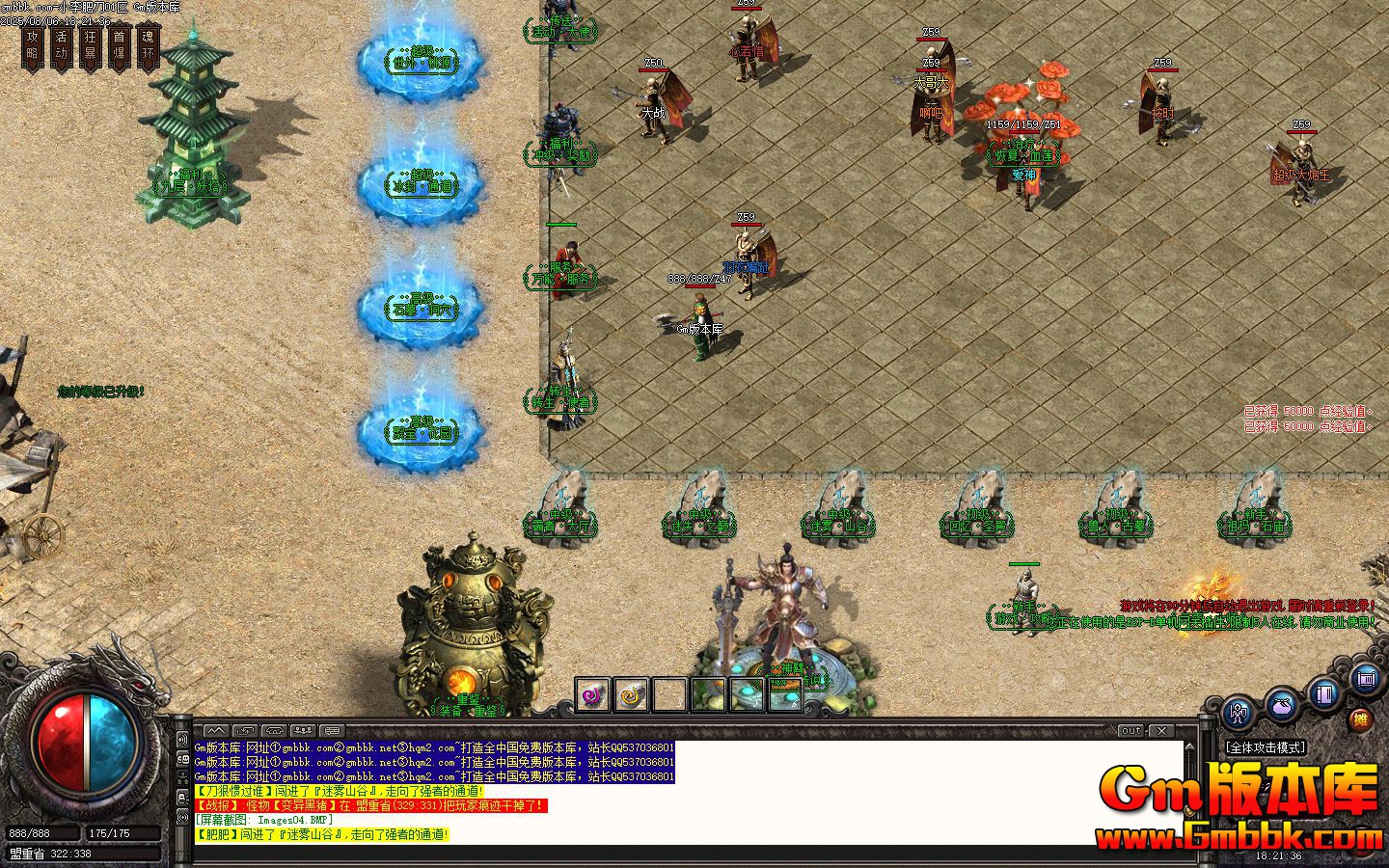Open the character equipment panel icon

click(1238, 713)
